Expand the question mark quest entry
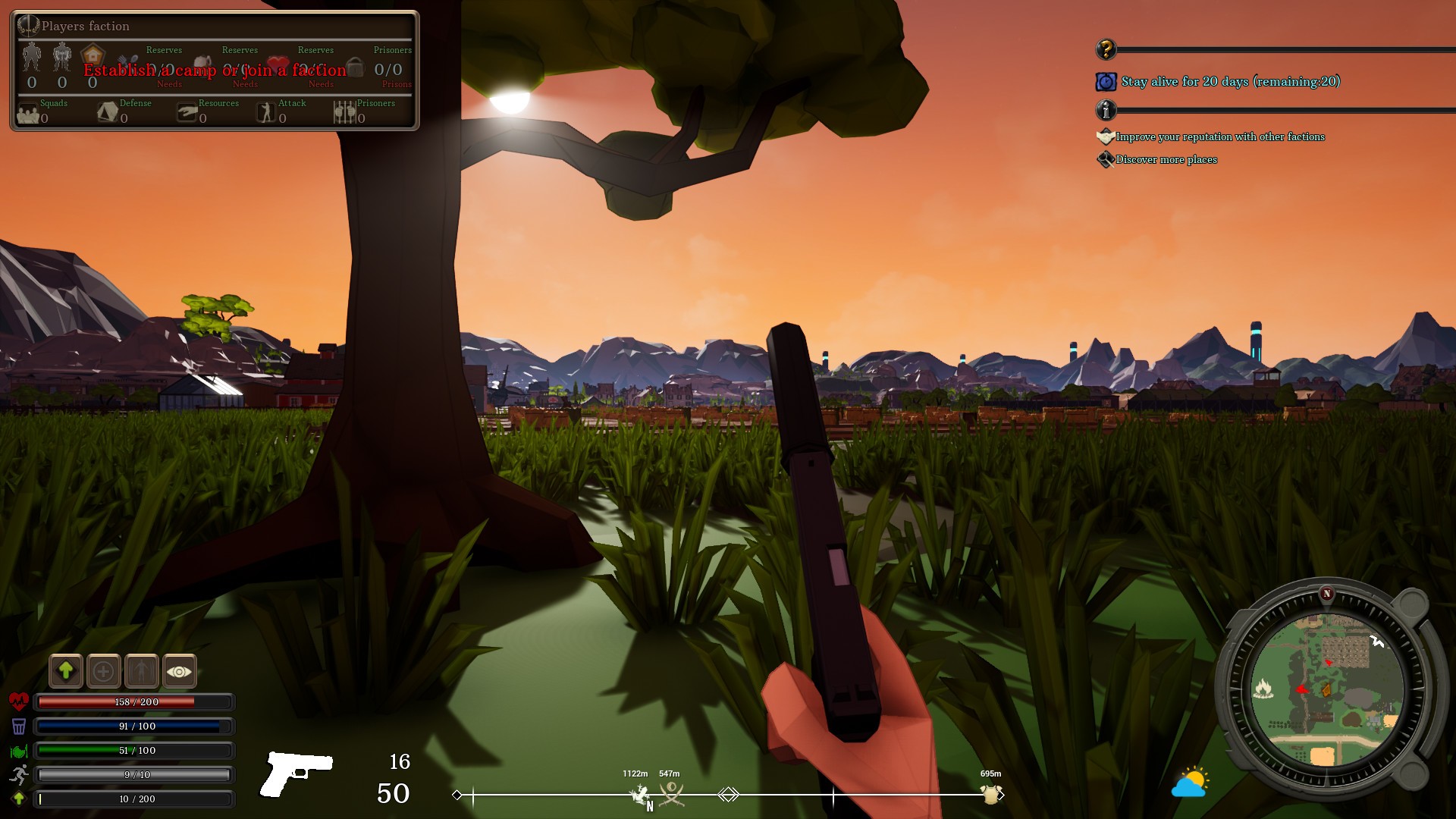1456x819 pixels. tap(1106, 50)
